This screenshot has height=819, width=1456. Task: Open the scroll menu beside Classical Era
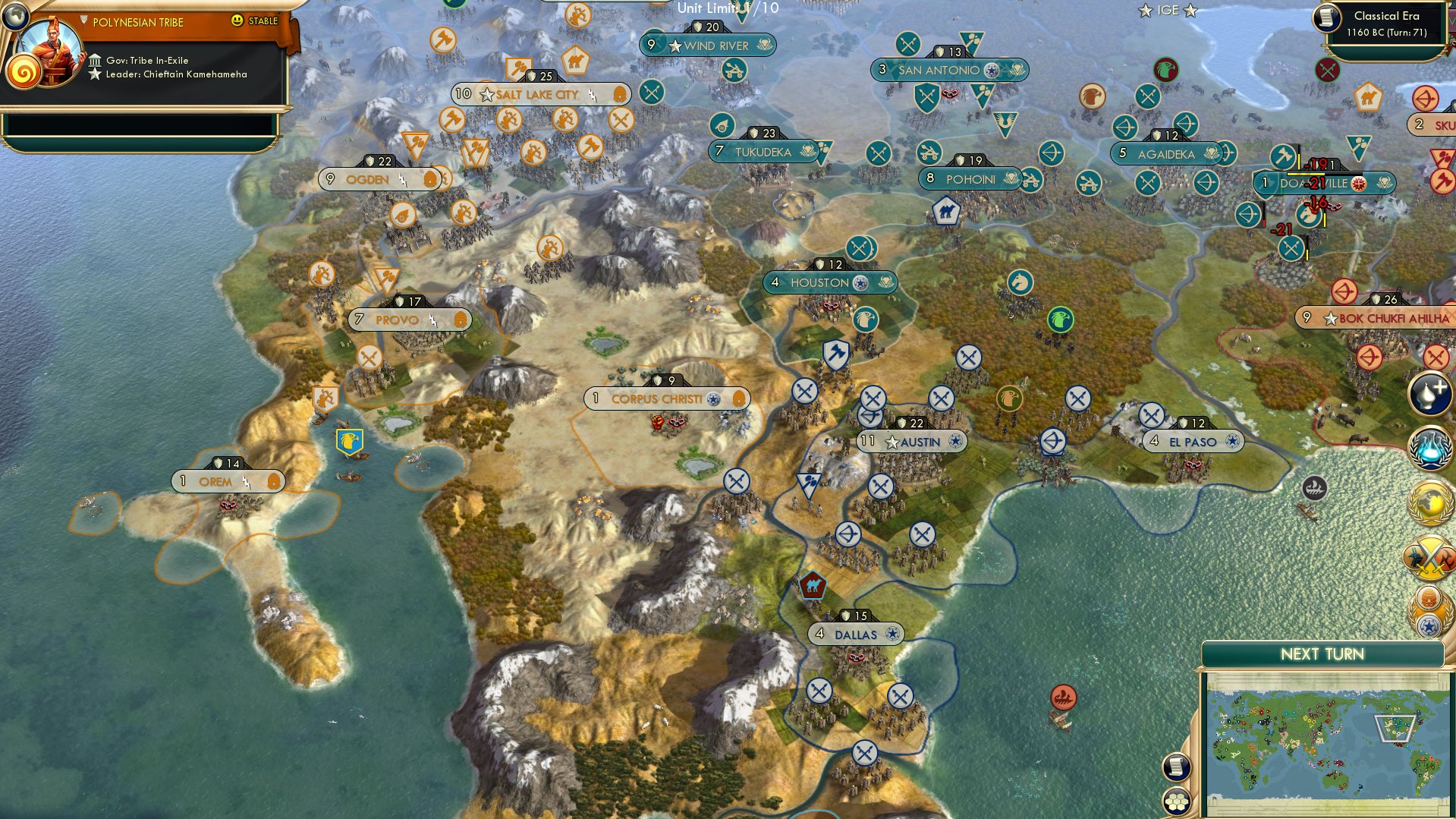coord(1327,18)
